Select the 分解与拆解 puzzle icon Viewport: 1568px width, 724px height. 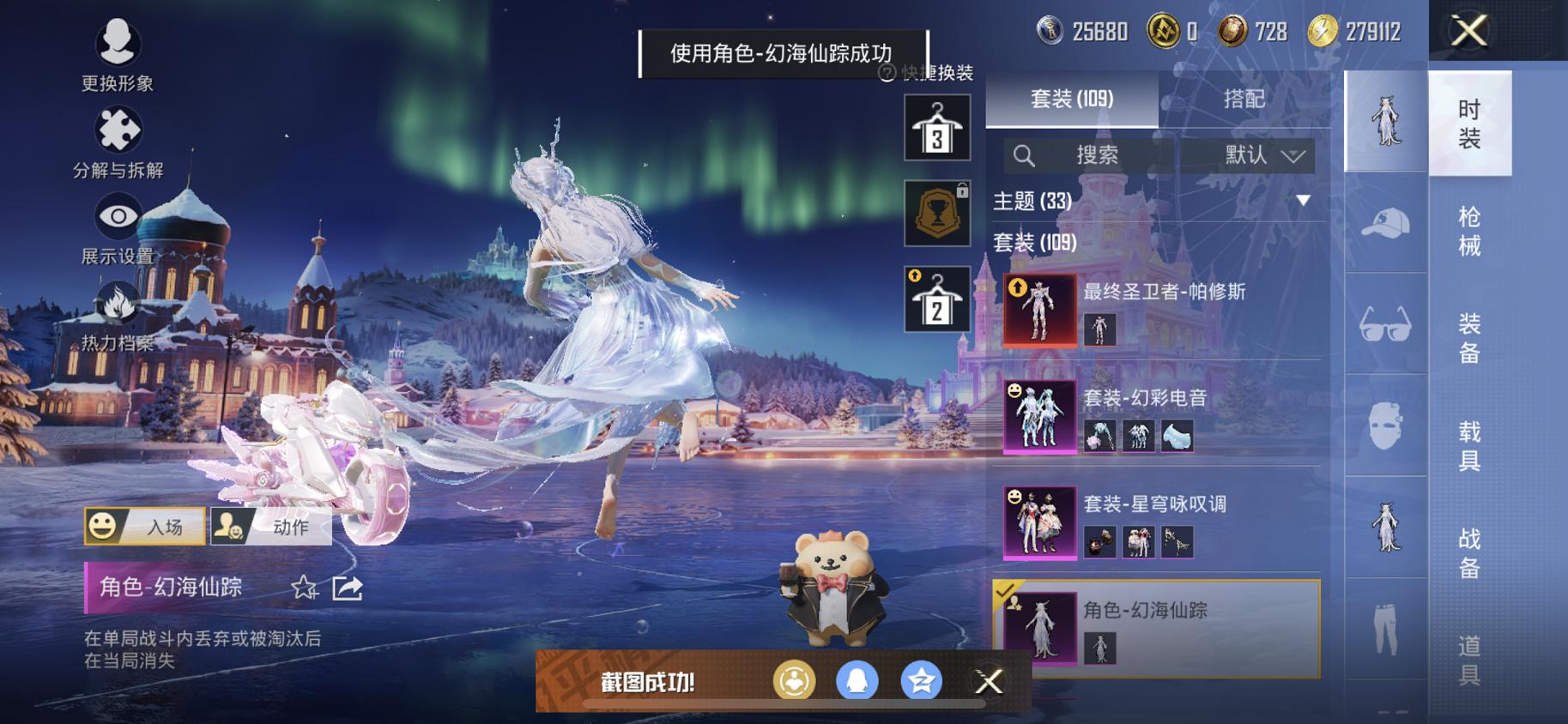coord(117,130)
